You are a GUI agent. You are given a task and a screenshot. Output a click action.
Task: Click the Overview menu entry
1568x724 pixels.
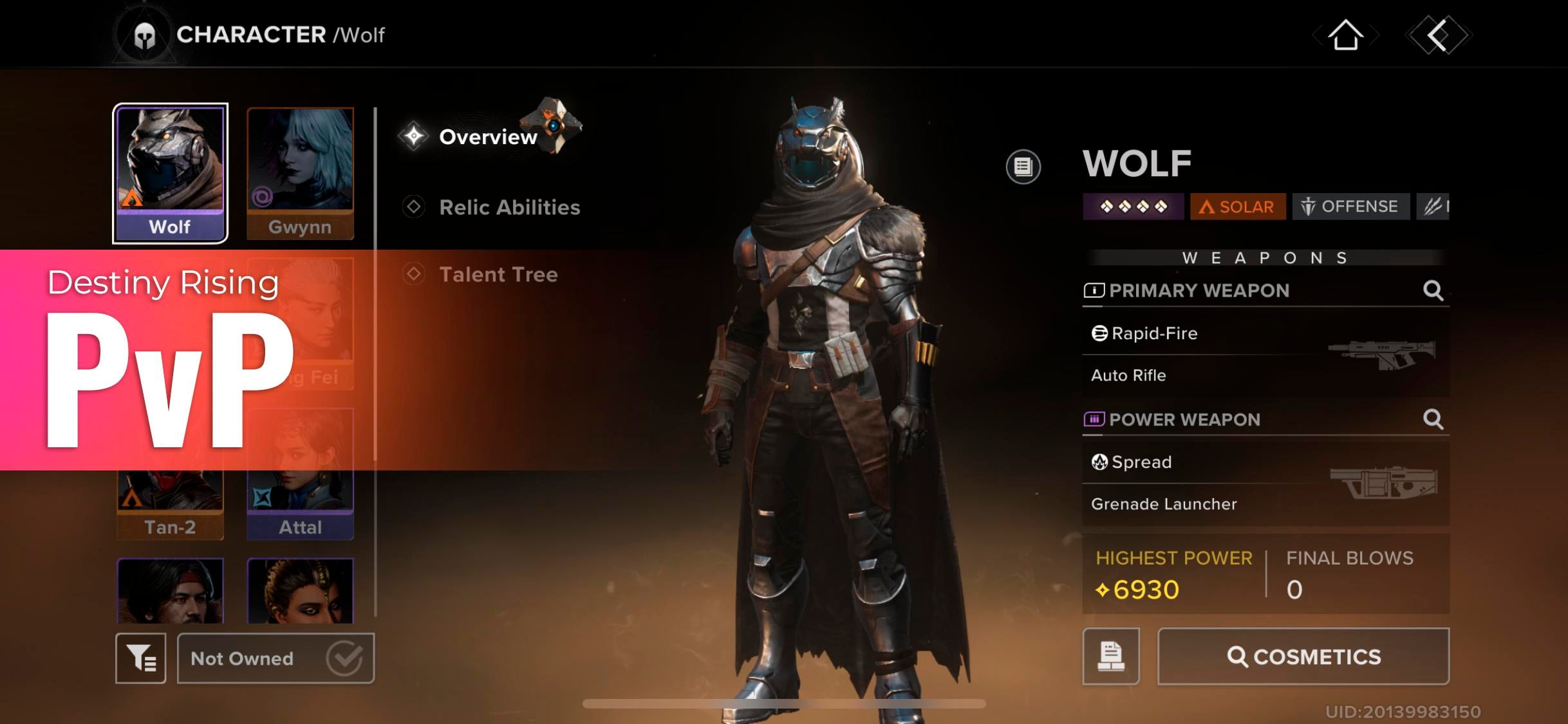click(487, 136)
